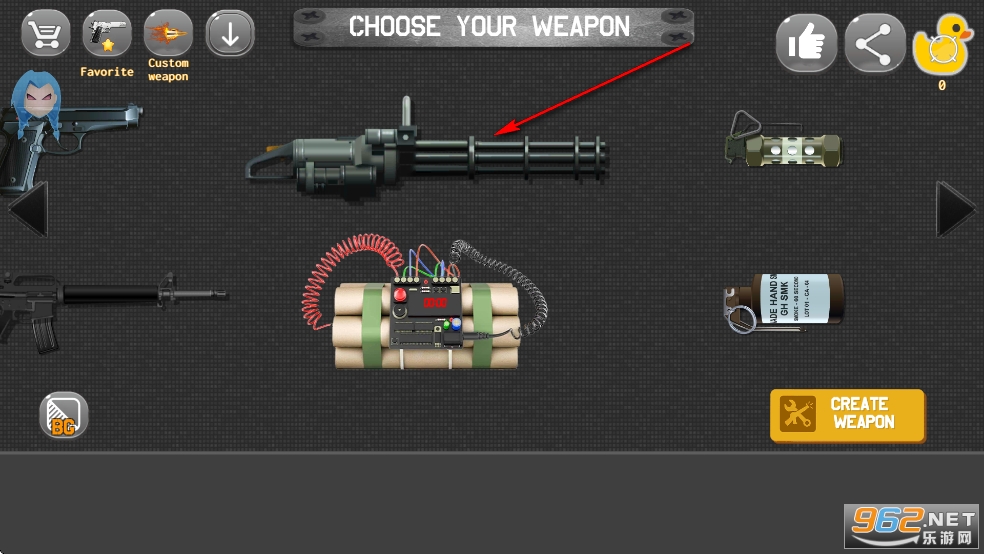Open the Custom weapon section

coord(168,35)
